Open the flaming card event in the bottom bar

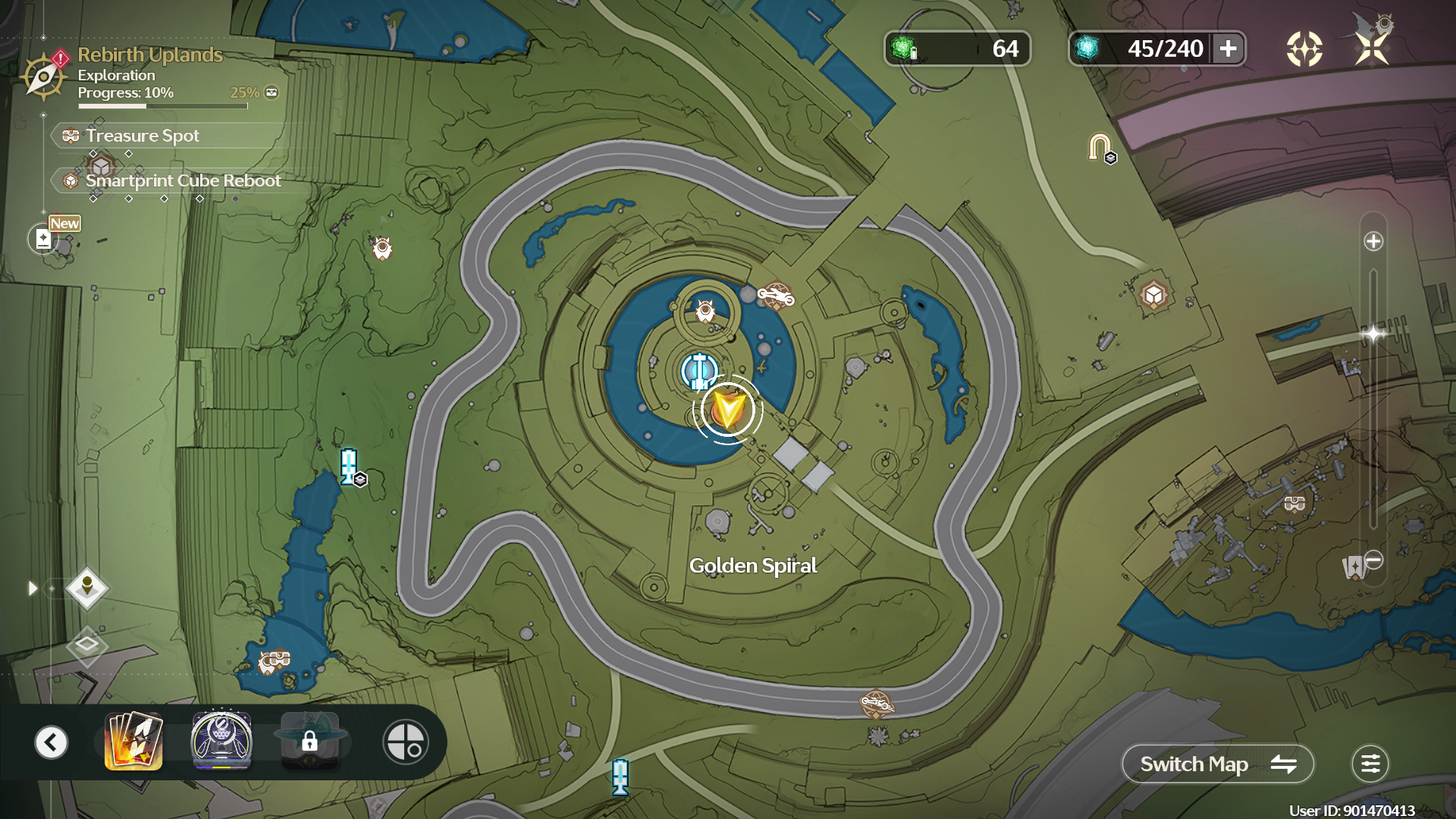point(133,742)
